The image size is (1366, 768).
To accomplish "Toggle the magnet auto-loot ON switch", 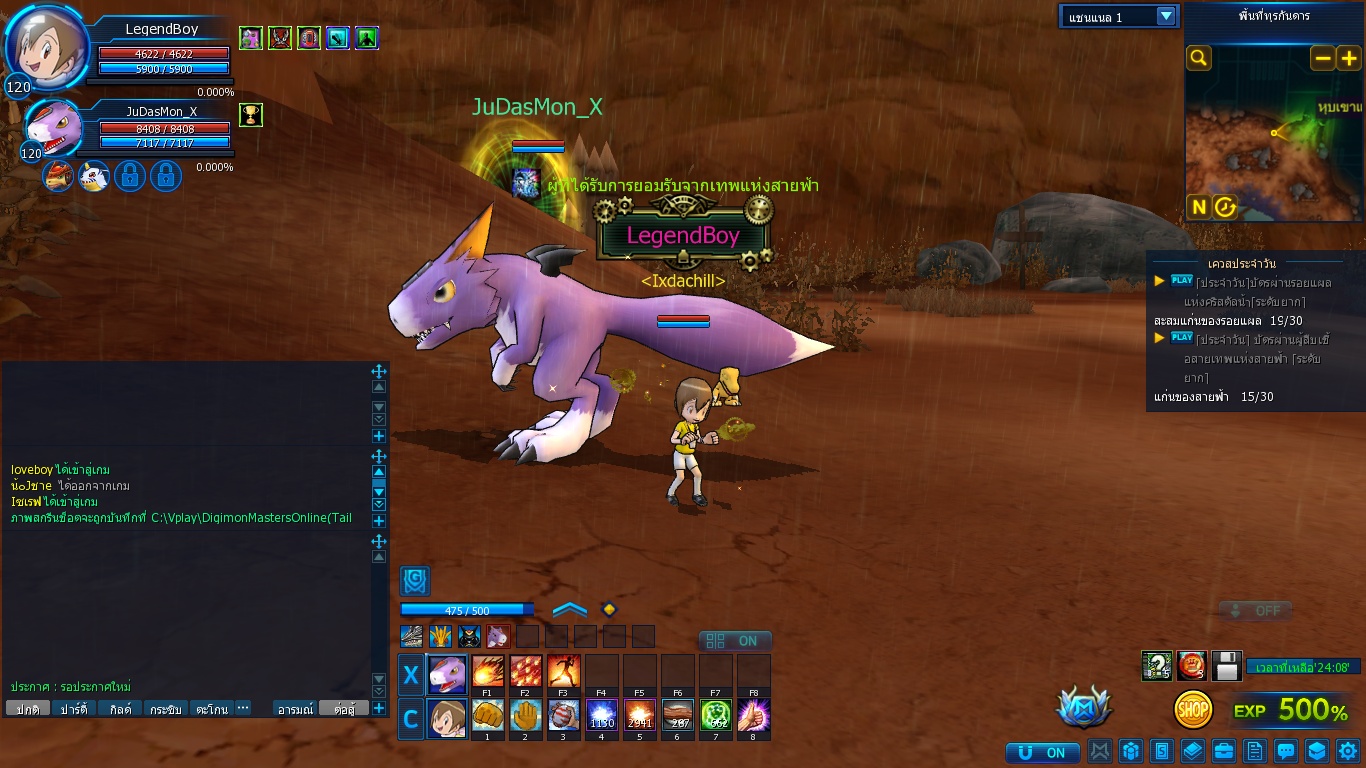I will pyautogui.click(x=1042, y=752).
